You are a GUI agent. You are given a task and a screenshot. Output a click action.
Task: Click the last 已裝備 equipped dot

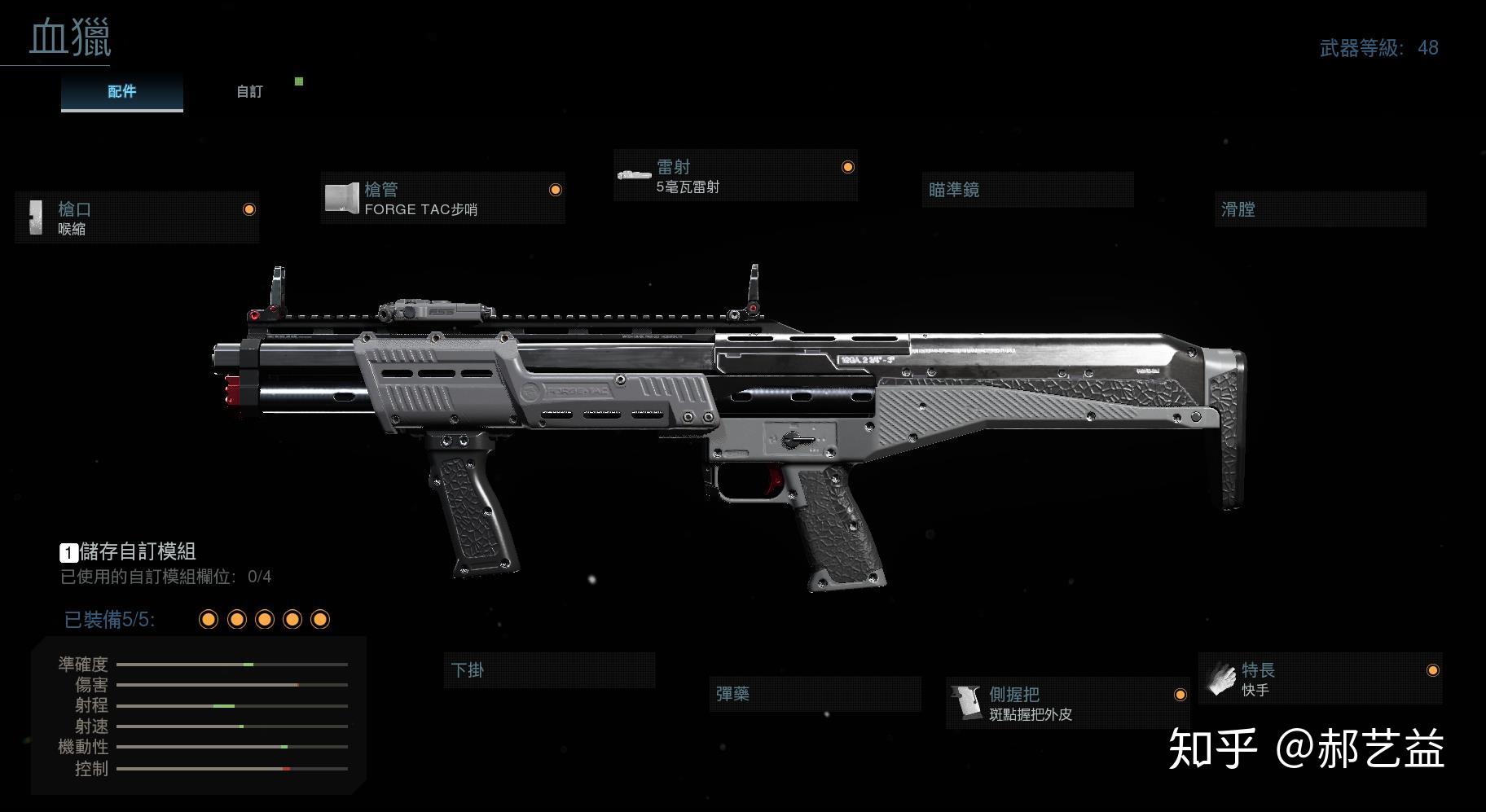pos(319,620)
